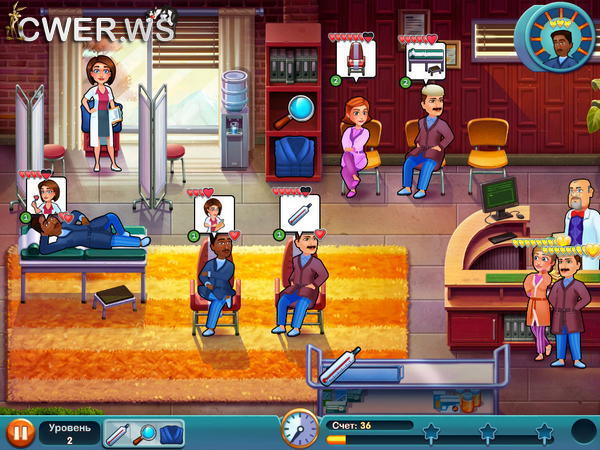
Task: Pause the game with the orange button
Action: tap(18, 432)
